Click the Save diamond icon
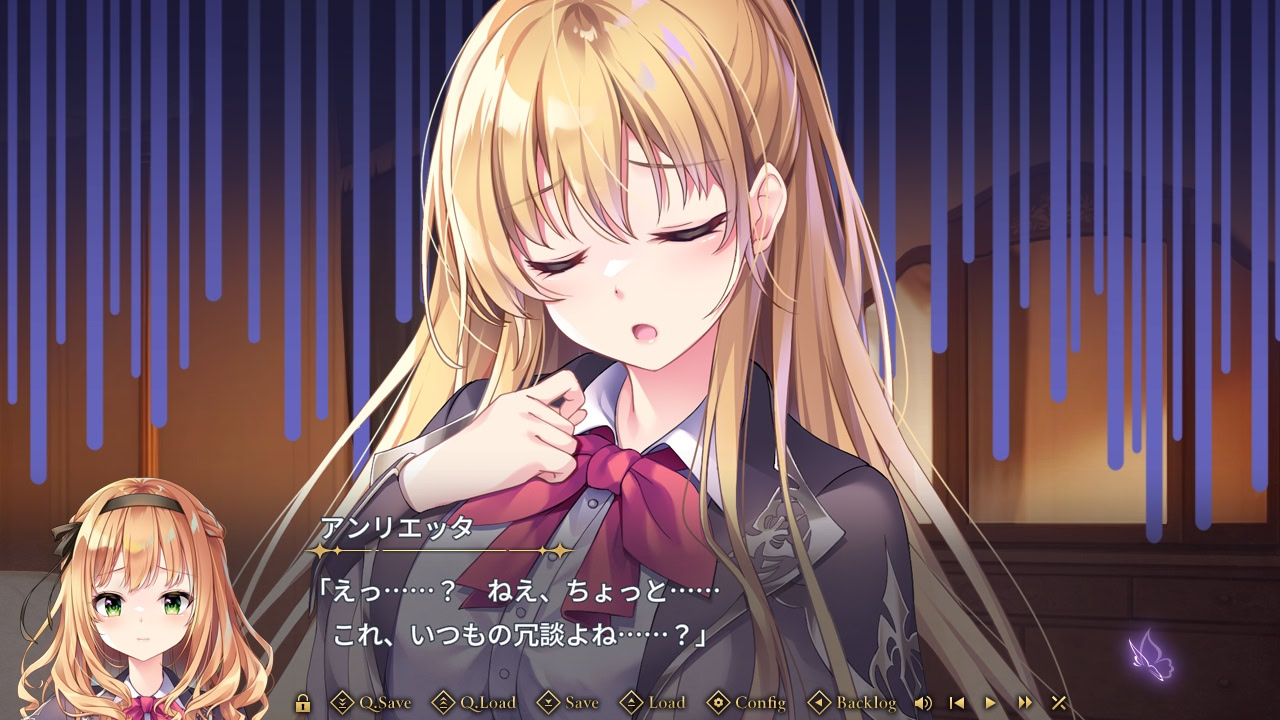This screenshot has height=720, width=1280. click(549, 703)
